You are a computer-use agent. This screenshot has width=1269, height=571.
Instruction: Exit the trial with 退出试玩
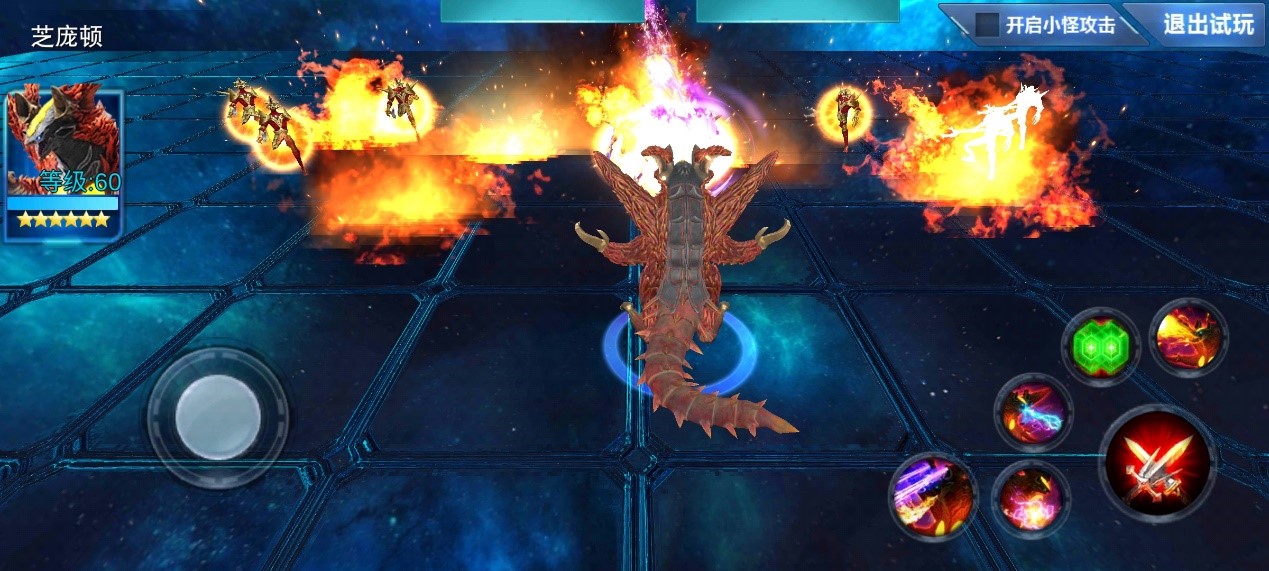[1207, 24]
